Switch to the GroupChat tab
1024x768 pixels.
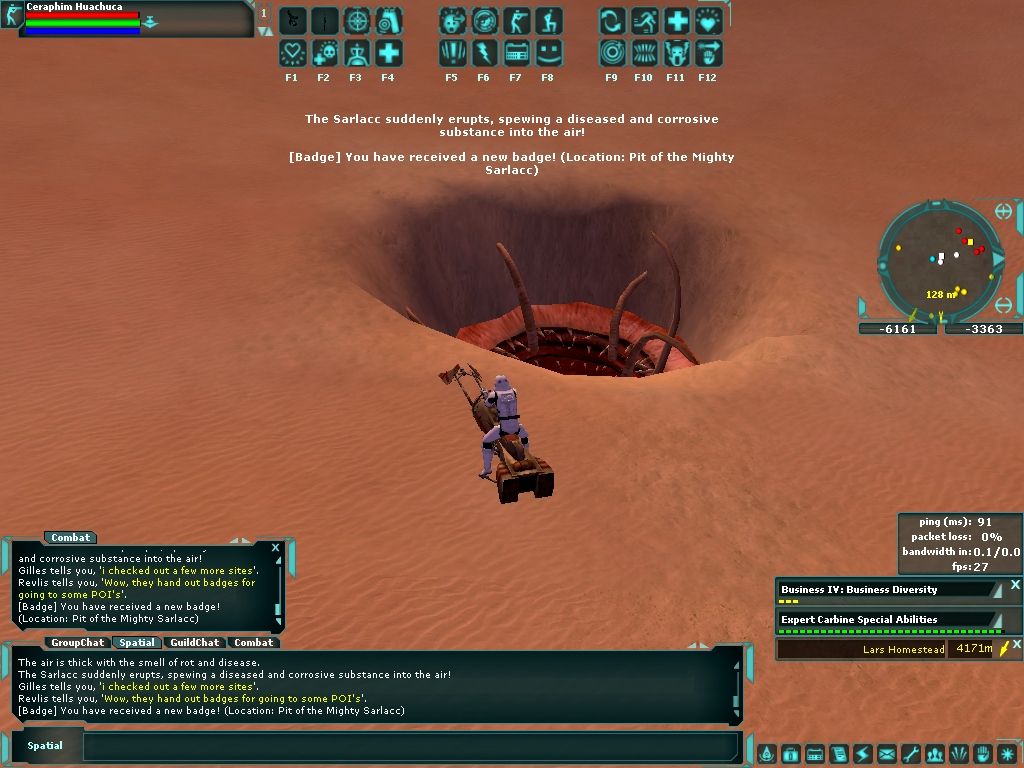[78, 643]
